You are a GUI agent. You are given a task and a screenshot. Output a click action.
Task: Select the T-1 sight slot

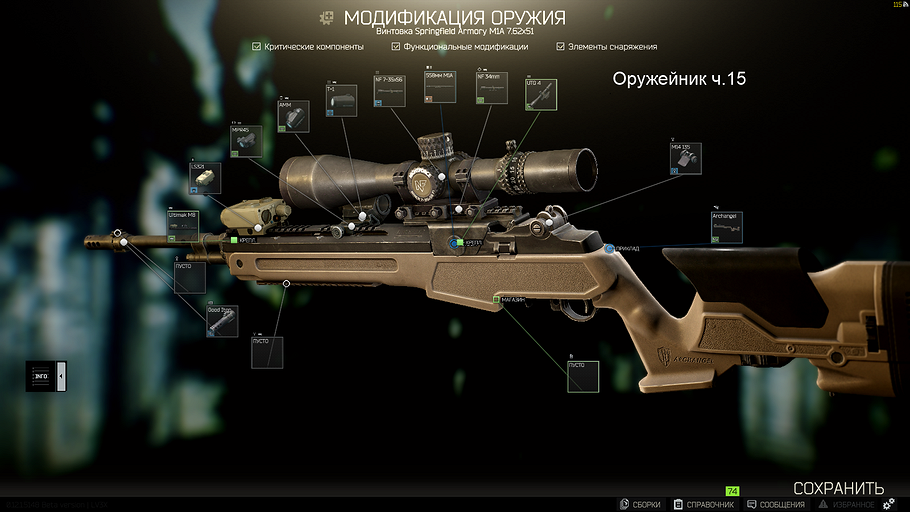pos(341,100)
